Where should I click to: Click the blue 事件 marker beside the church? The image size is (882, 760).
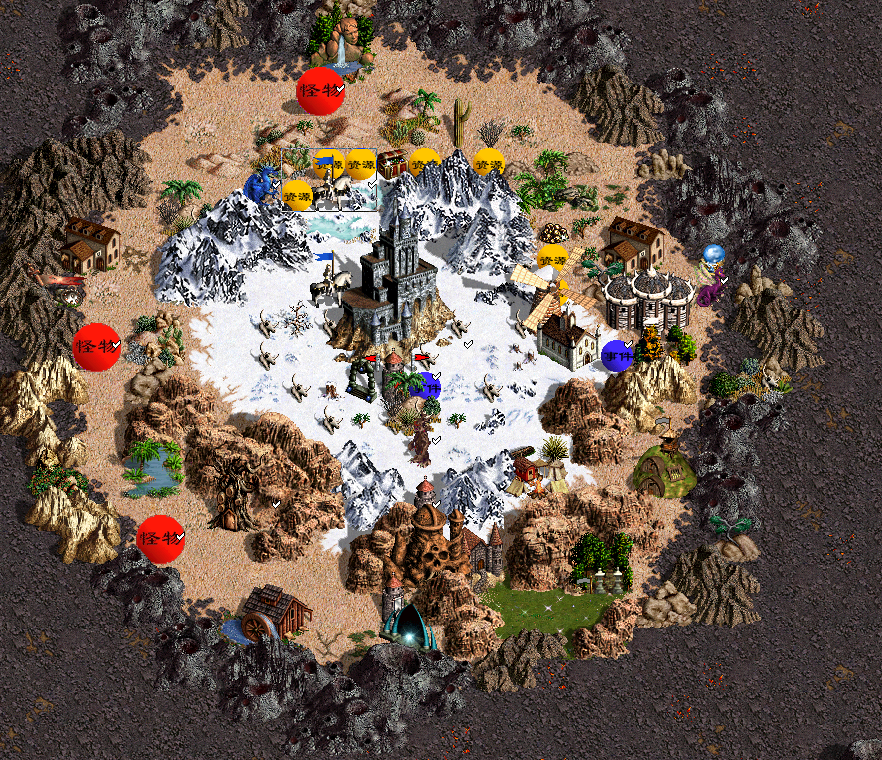(x=617, y=355)
